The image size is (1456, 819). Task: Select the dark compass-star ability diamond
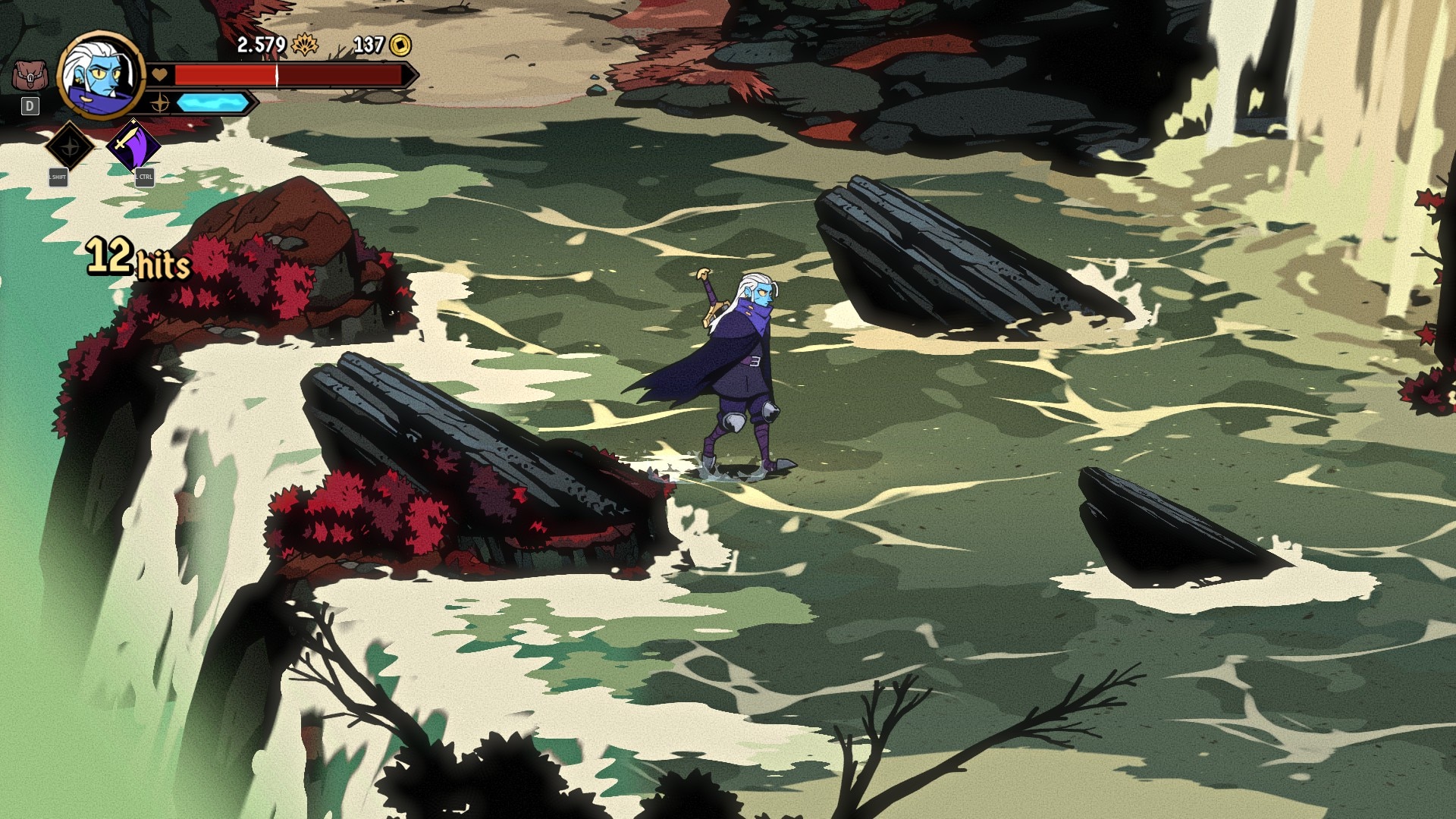coord(70,145)
